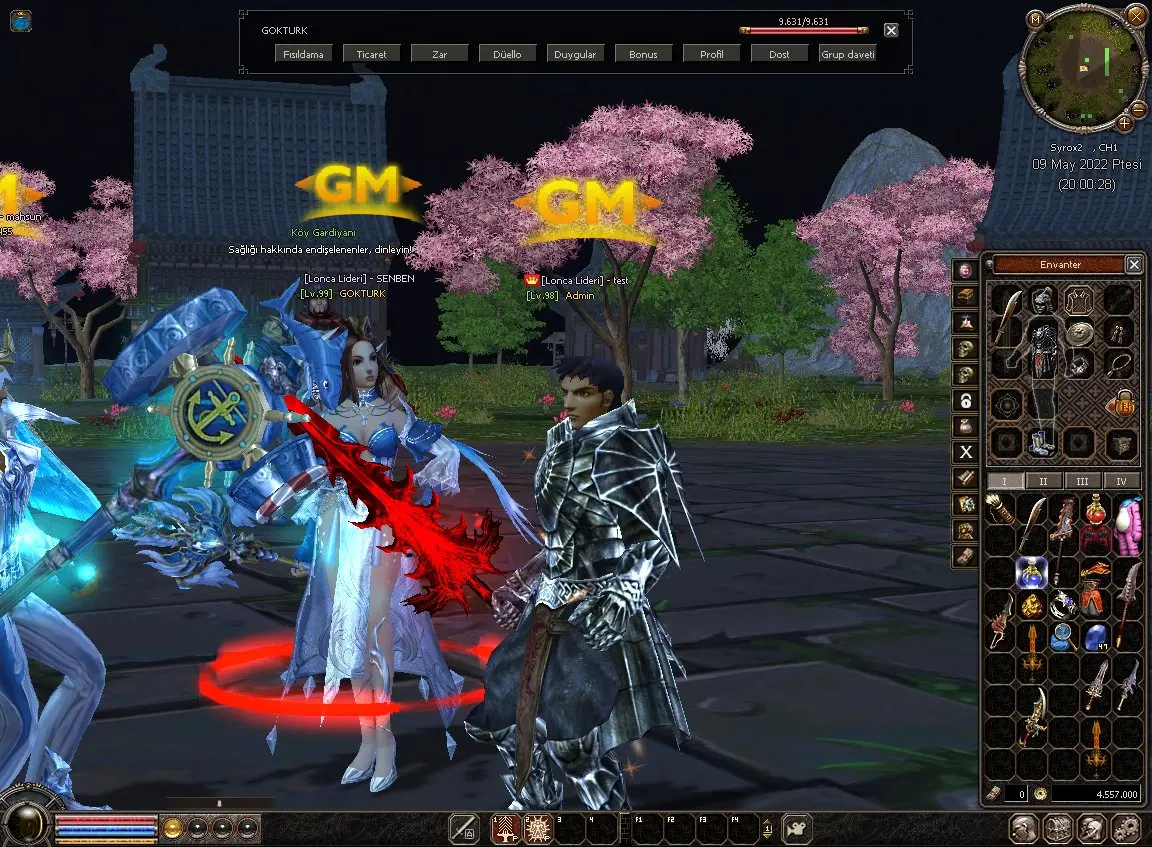1152x847 pixels.
Task: Open the gear settings button in bottom bar
Action: click(x=1126, y=828)
